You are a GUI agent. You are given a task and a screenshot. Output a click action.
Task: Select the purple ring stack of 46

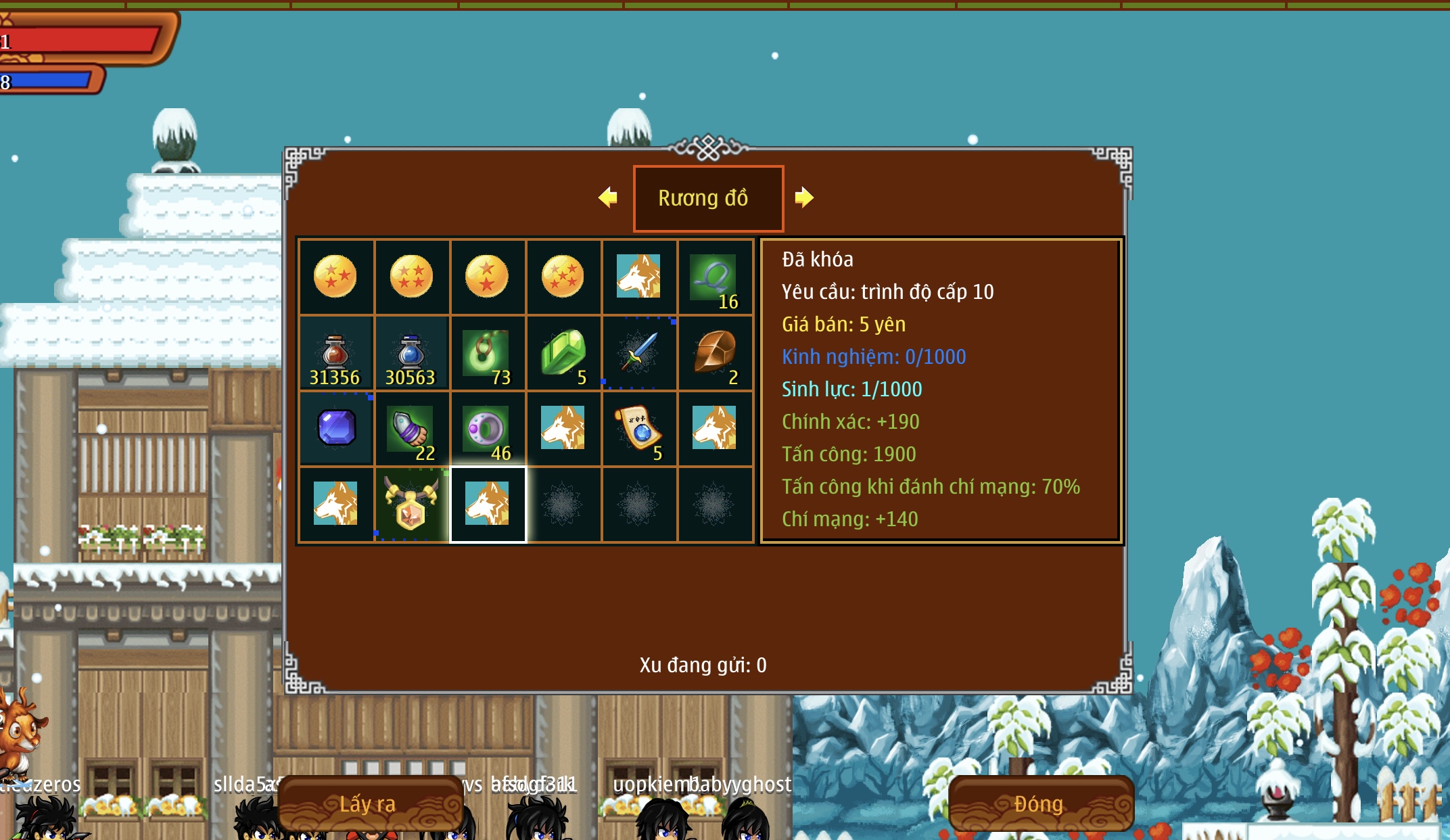pos(487,429)
